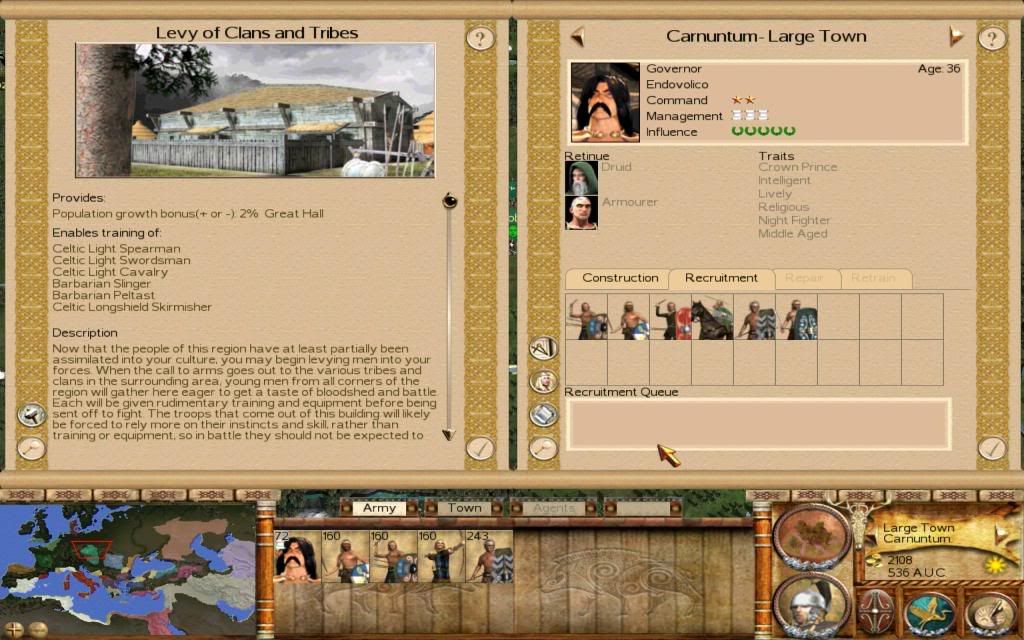Confirm and close the Carnuntum settlement scroll
This screenshot has height=640, width=1024.
coord(991,447)
